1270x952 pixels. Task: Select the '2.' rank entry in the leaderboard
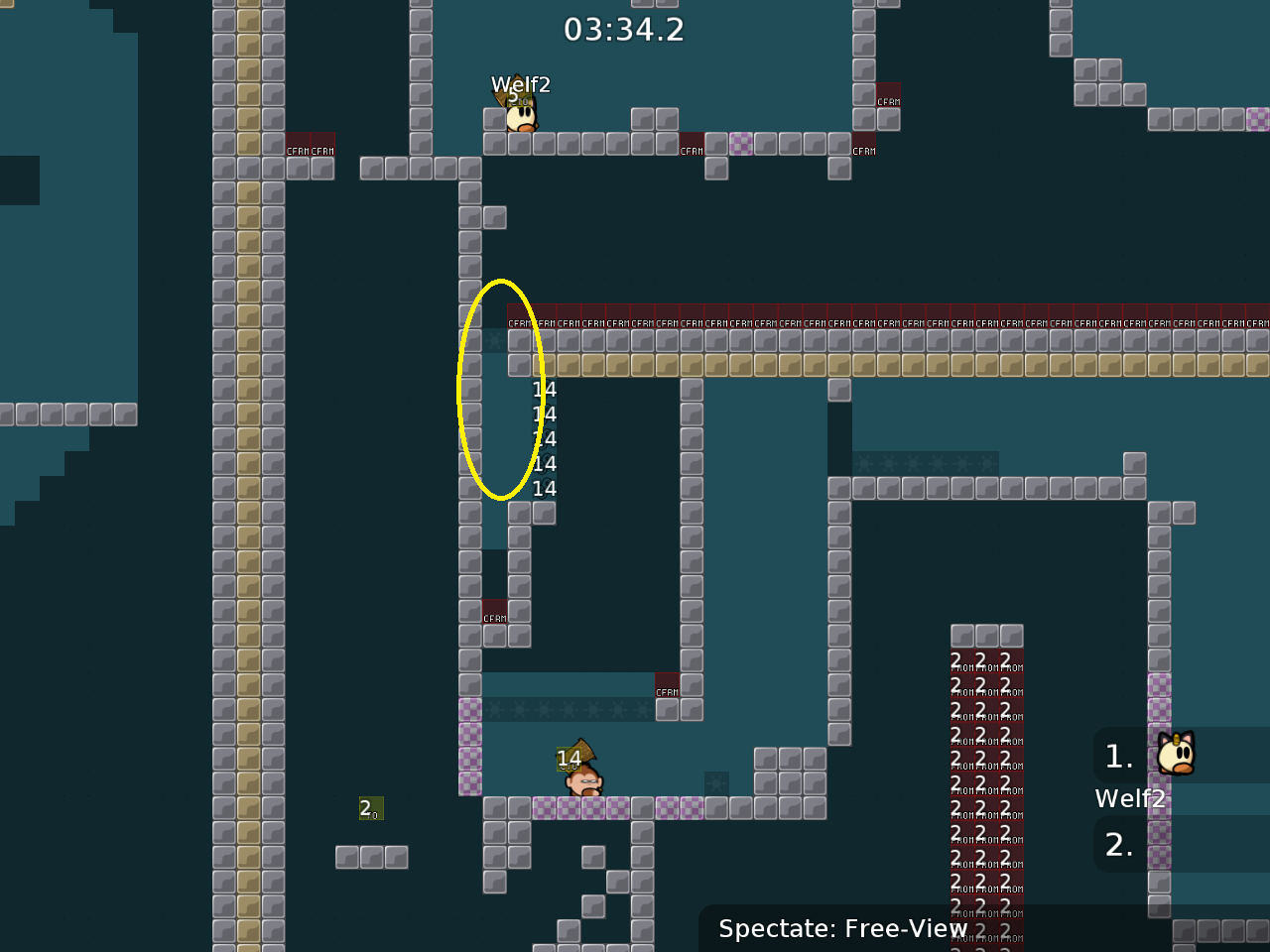pyautogui.click(x=1119, y=844)
